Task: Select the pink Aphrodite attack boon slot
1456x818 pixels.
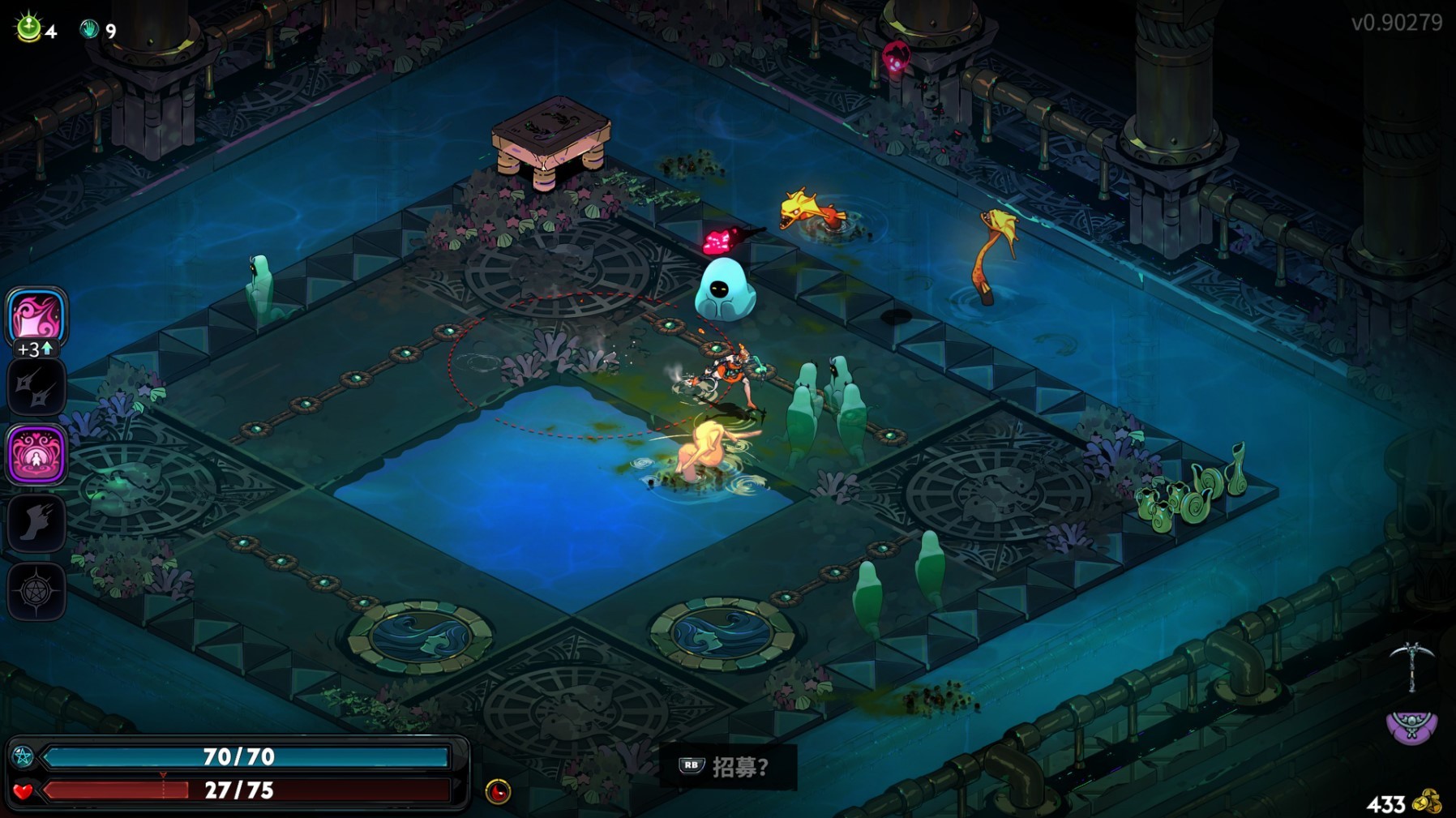Action: [36, 316]
